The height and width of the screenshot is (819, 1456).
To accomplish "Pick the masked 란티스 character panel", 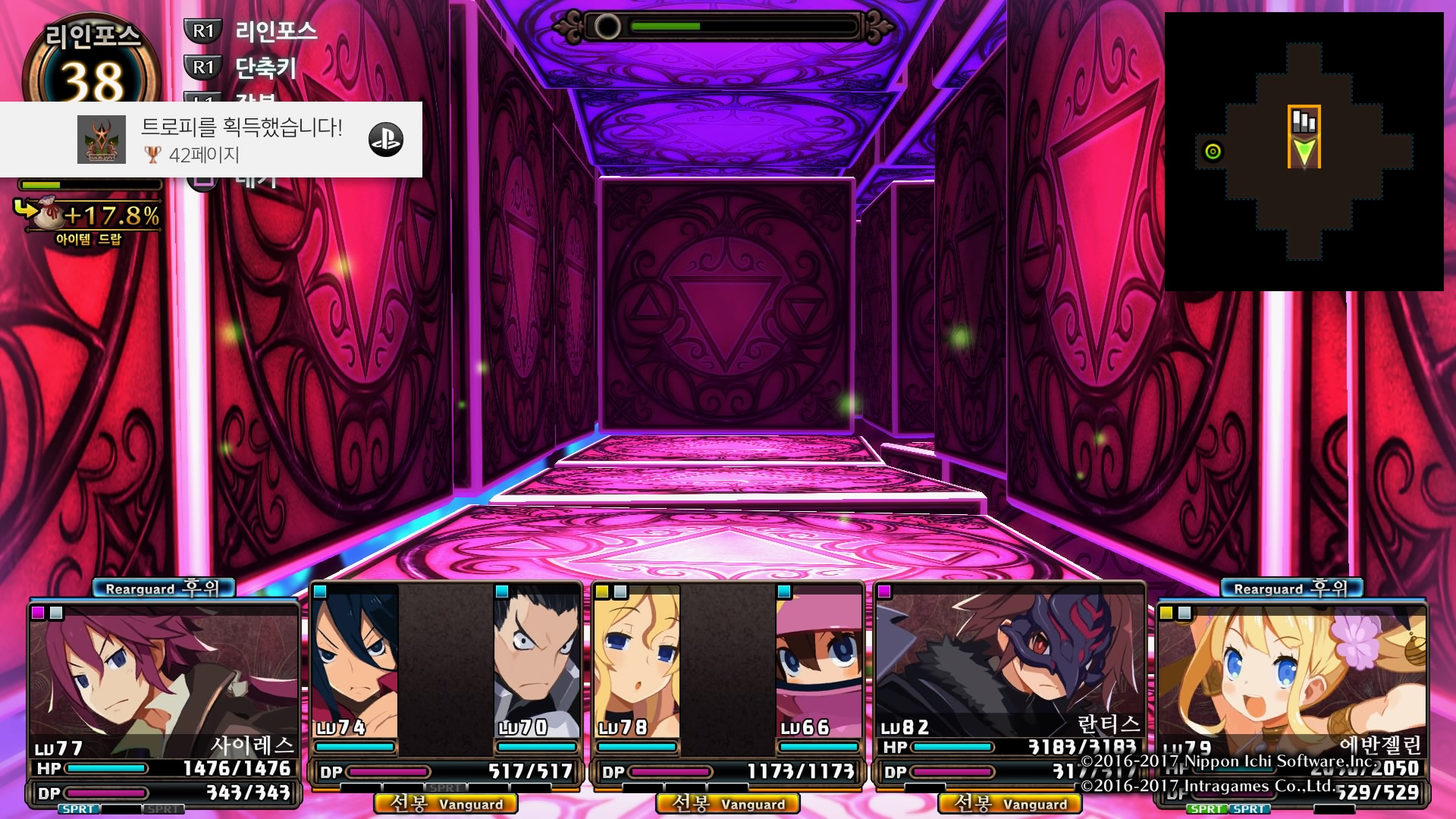I will (1009, 667).
